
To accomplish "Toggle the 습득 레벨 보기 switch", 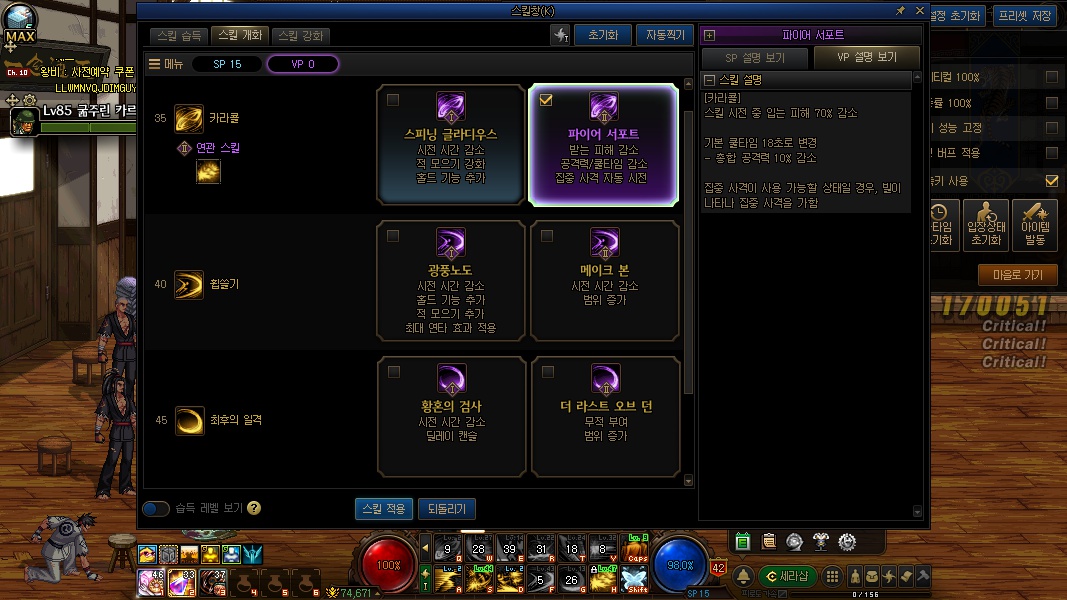I will point(156,509).
